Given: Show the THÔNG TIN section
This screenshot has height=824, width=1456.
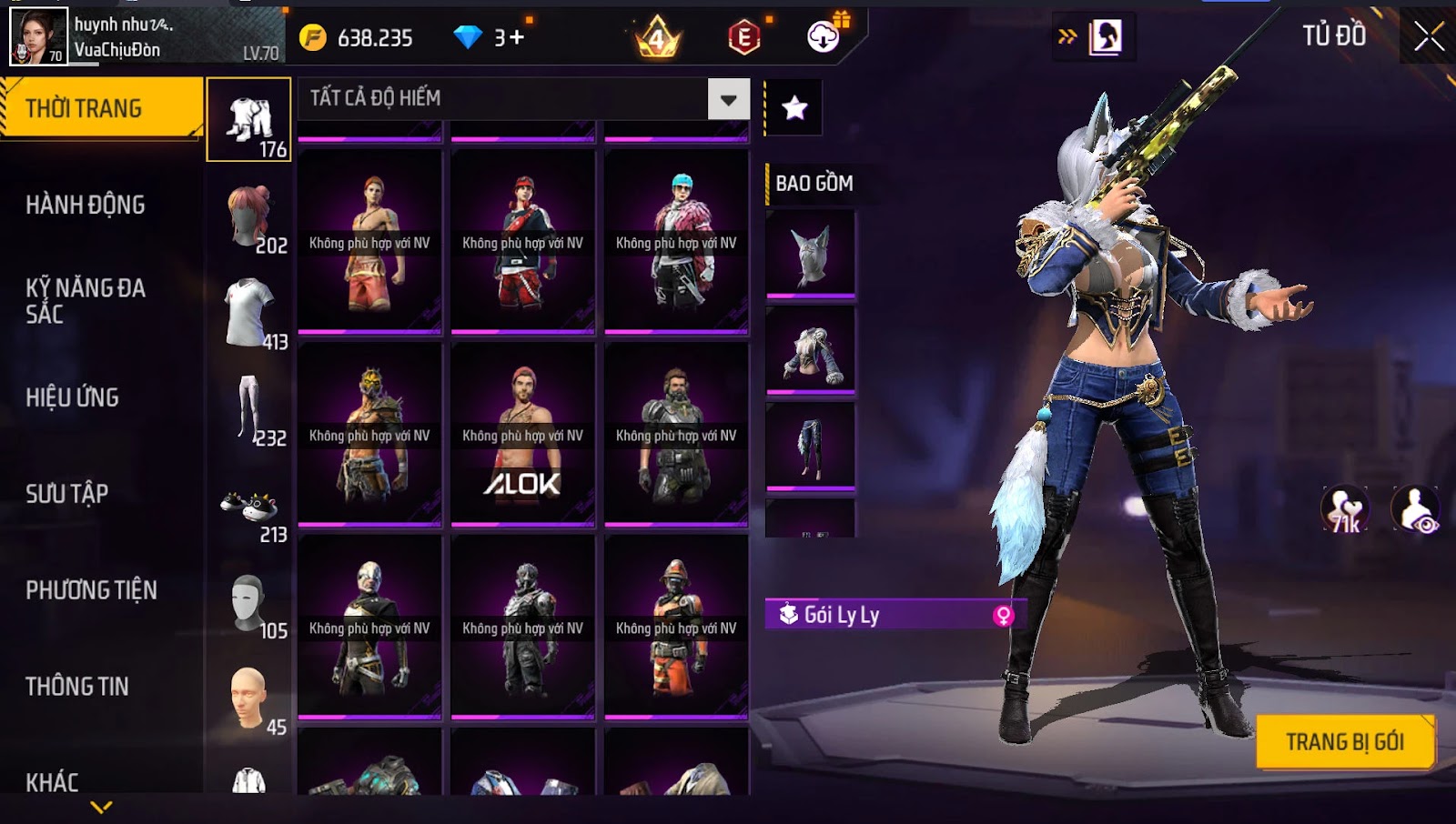Looking at the screenshot, I should [77, 687].
